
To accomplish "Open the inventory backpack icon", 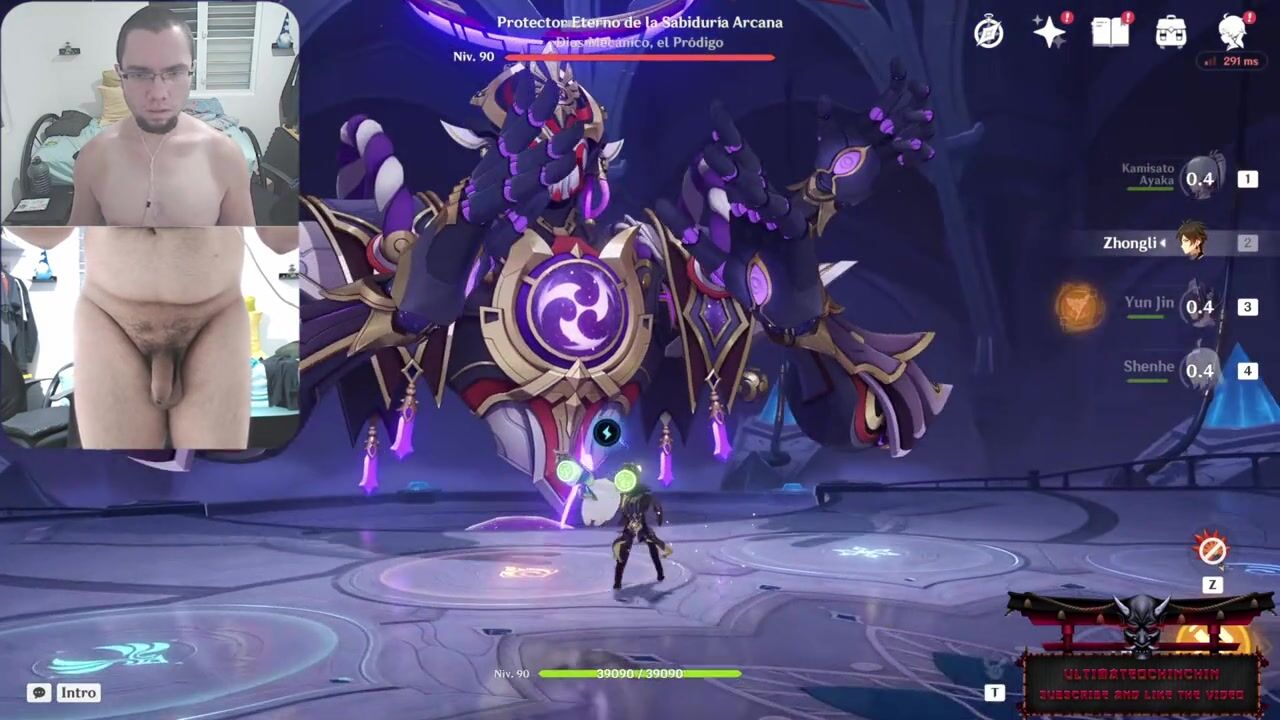I will pos(1171,33).
